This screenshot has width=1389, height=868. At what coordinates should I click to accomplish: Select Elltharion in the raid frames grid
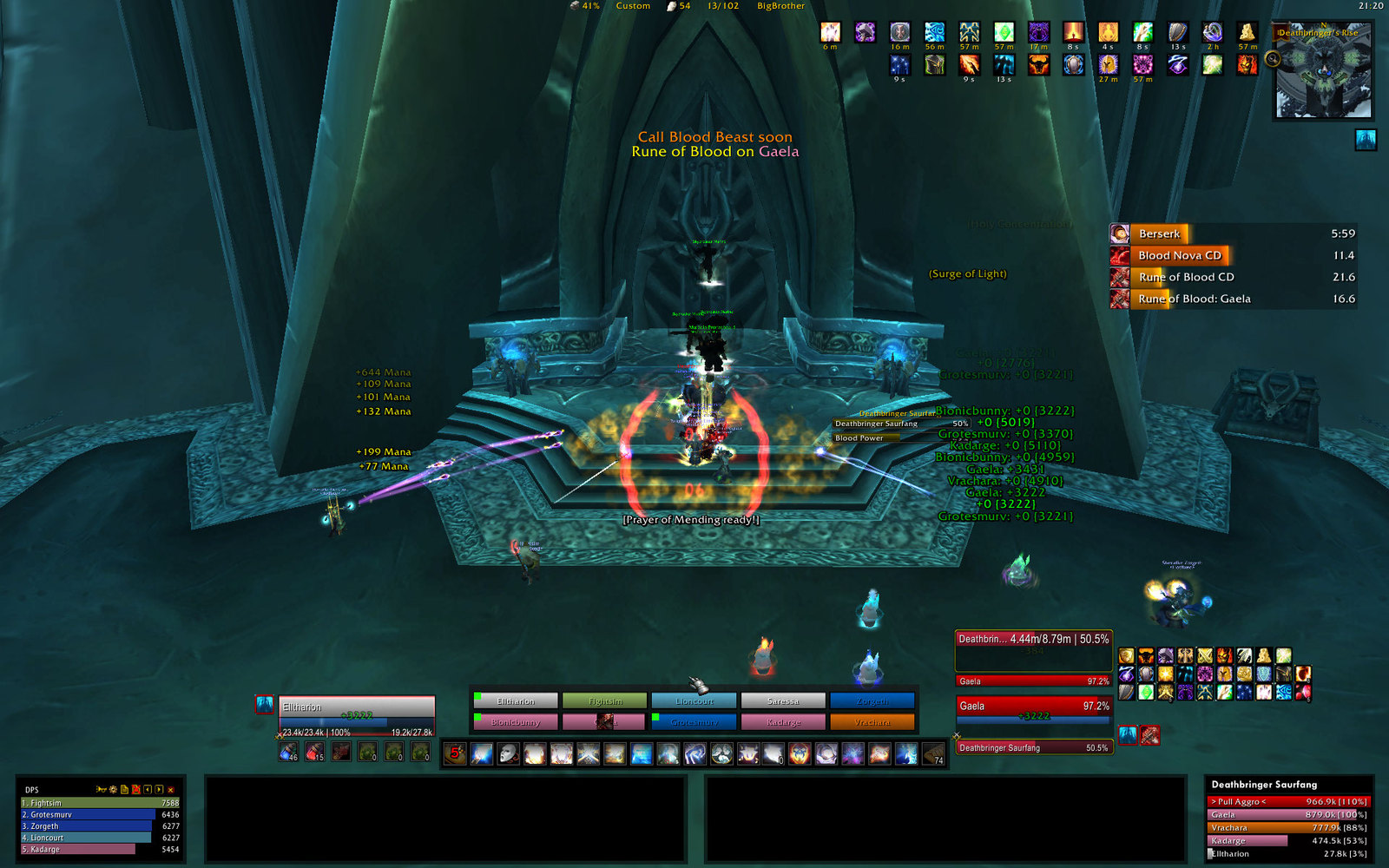(x=516, y=700)
